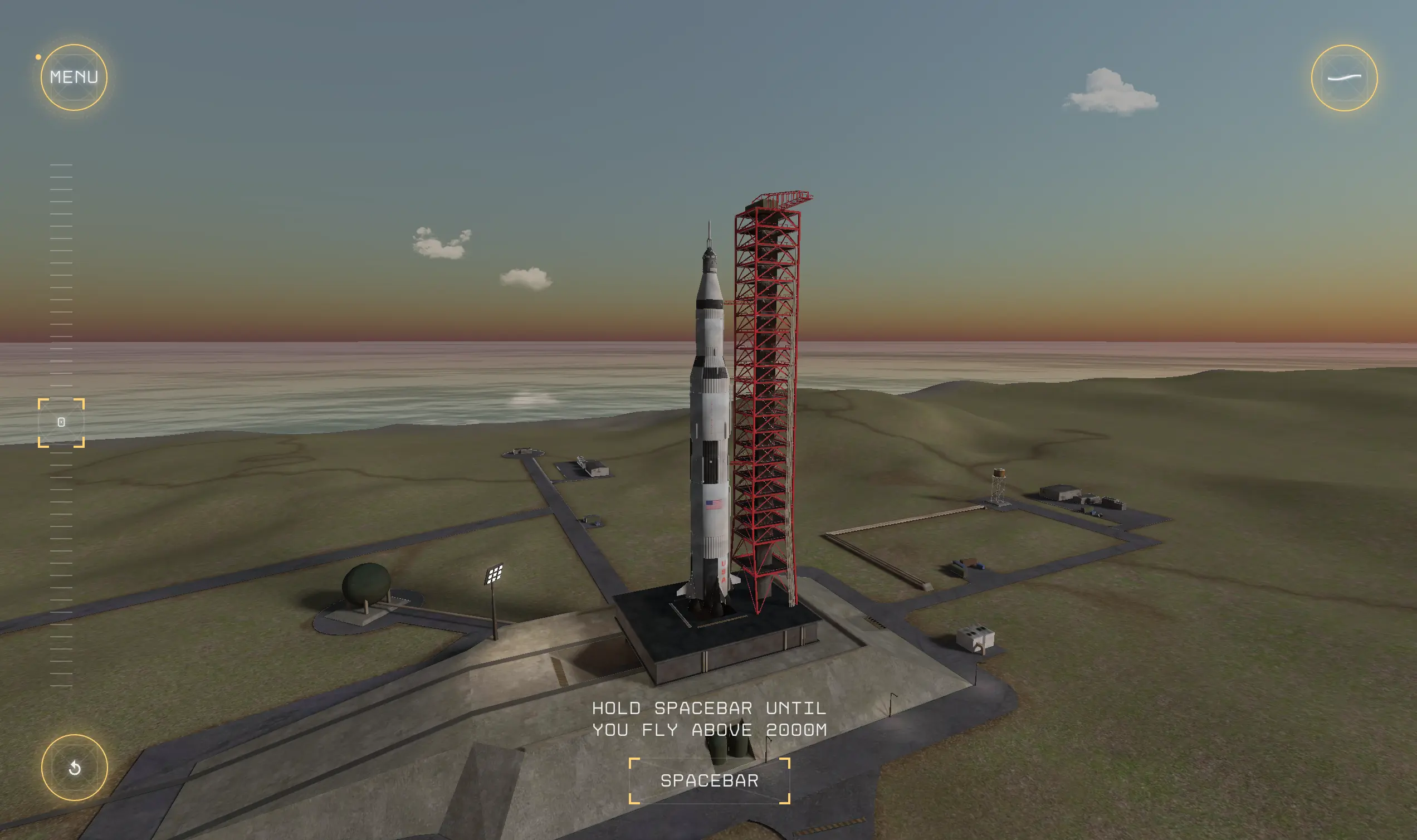This screenshot has width=1417, height=840.
Task: Click the circular restart arrow icon
Action: pyautogui.click(x=75, y=768)
